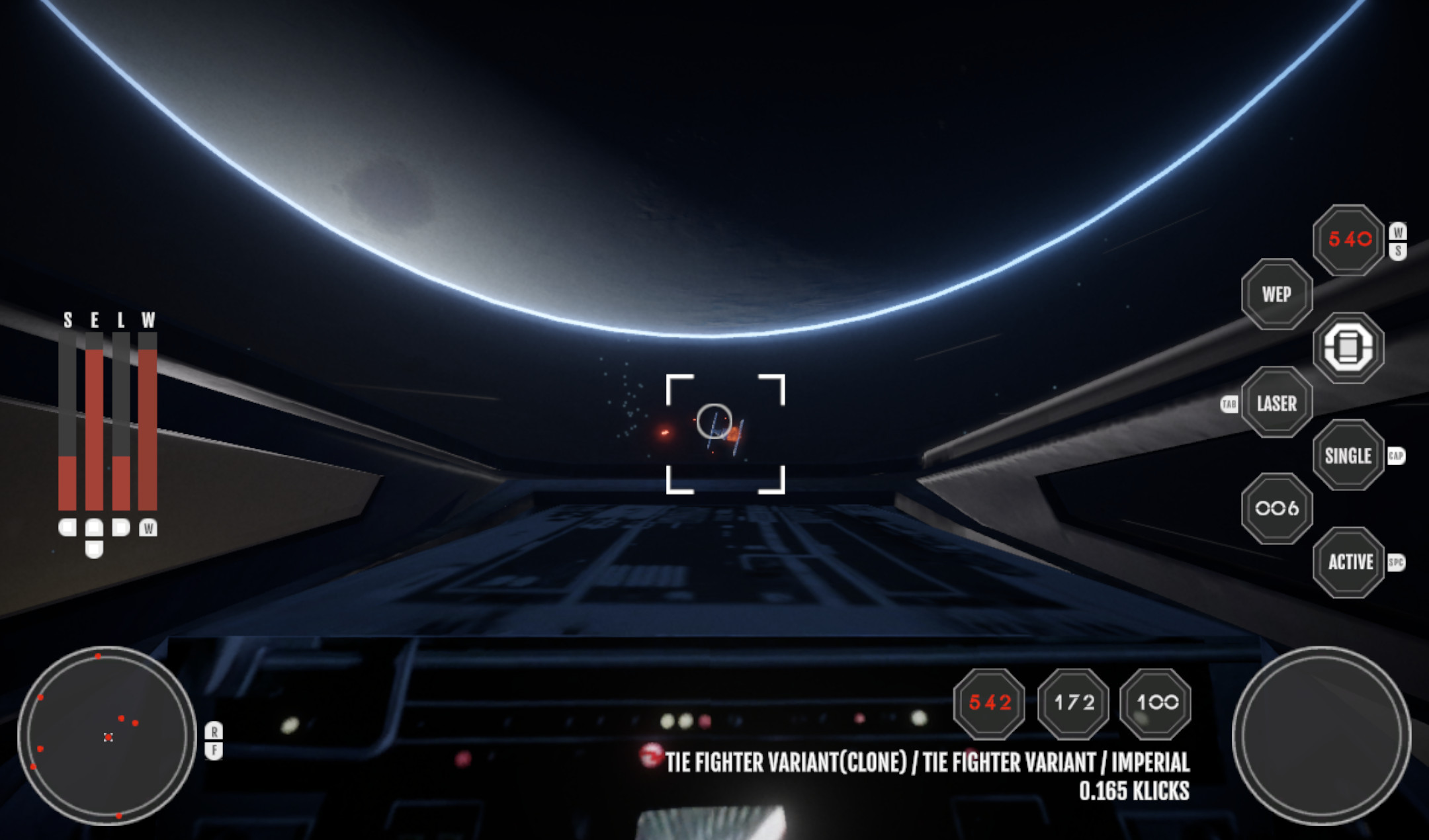The height and width of the screenshot is (840, 1429).
Task: Click the W marker below the power bars
Action: coord(147,528)
